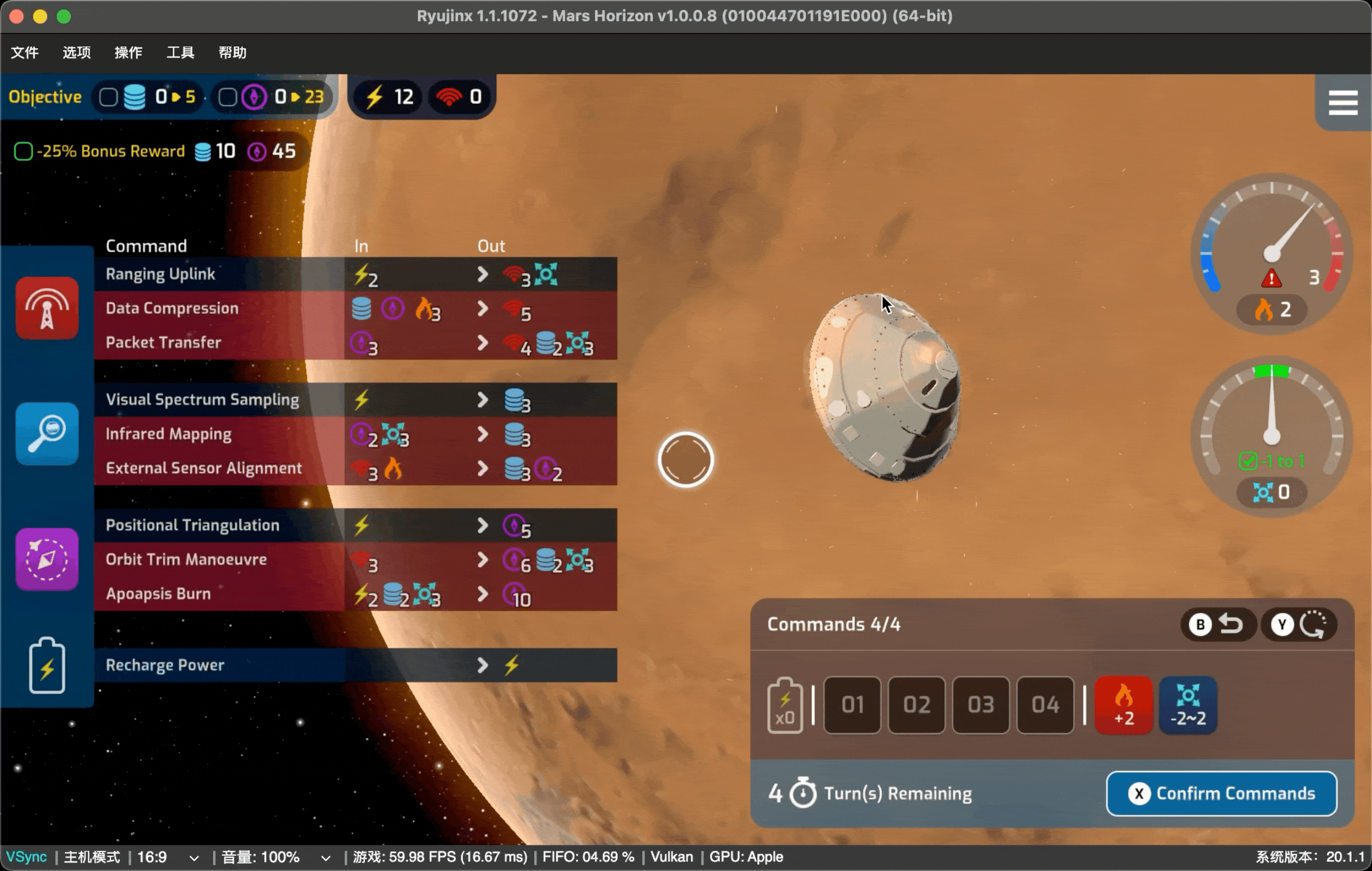Image resolution: width=1372 pixels, height=871 pixels.
Task: Open the 选项 menu
Action: (x=76, y=52)
